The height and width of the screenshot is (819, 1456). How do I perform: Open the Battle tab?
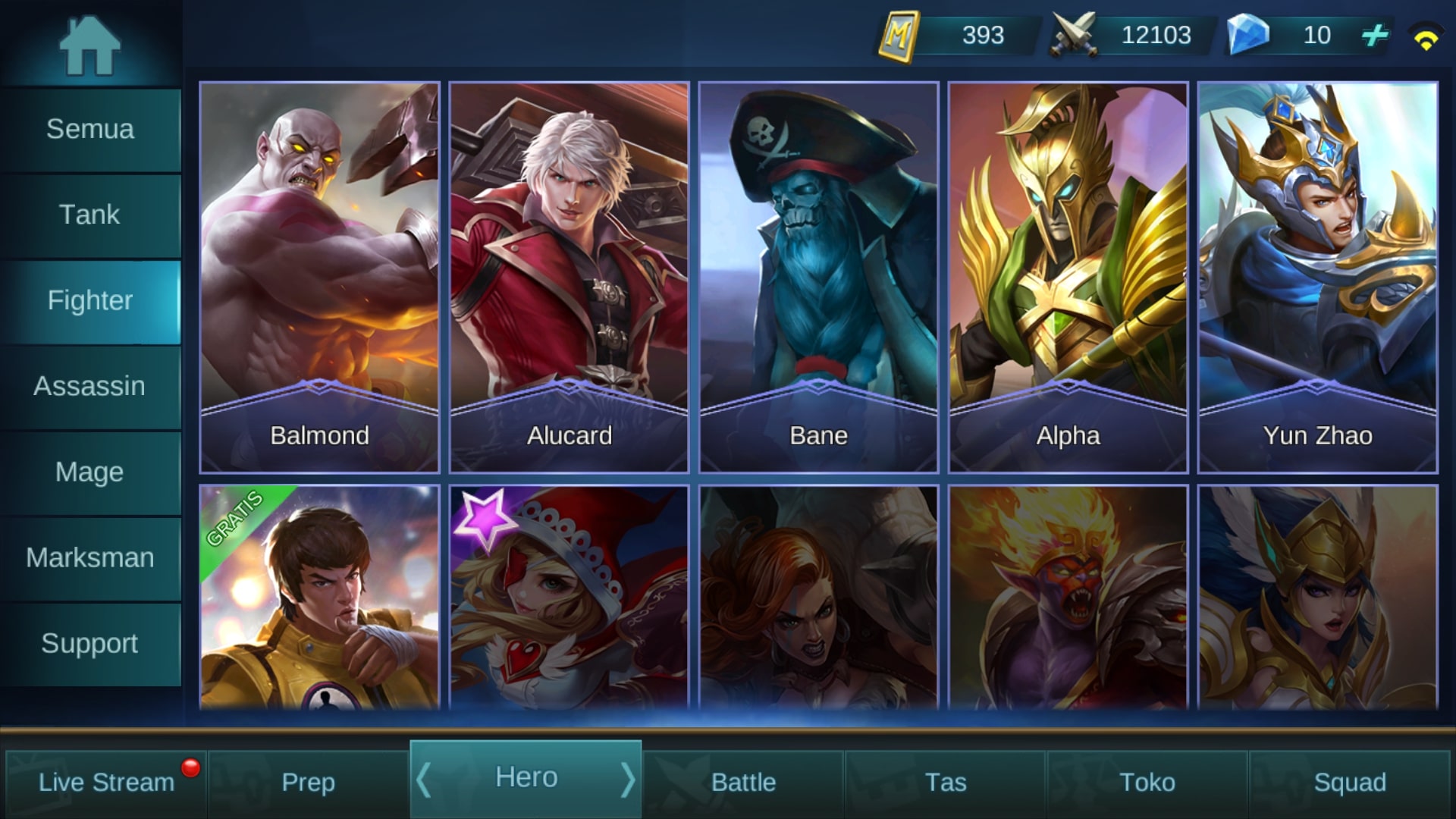[743, 781]
